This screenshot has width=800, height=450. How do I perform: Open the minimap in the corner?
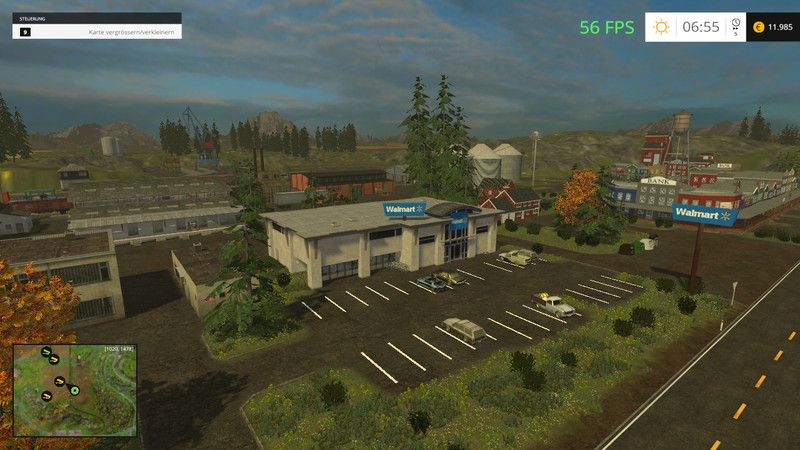point(74,388)
